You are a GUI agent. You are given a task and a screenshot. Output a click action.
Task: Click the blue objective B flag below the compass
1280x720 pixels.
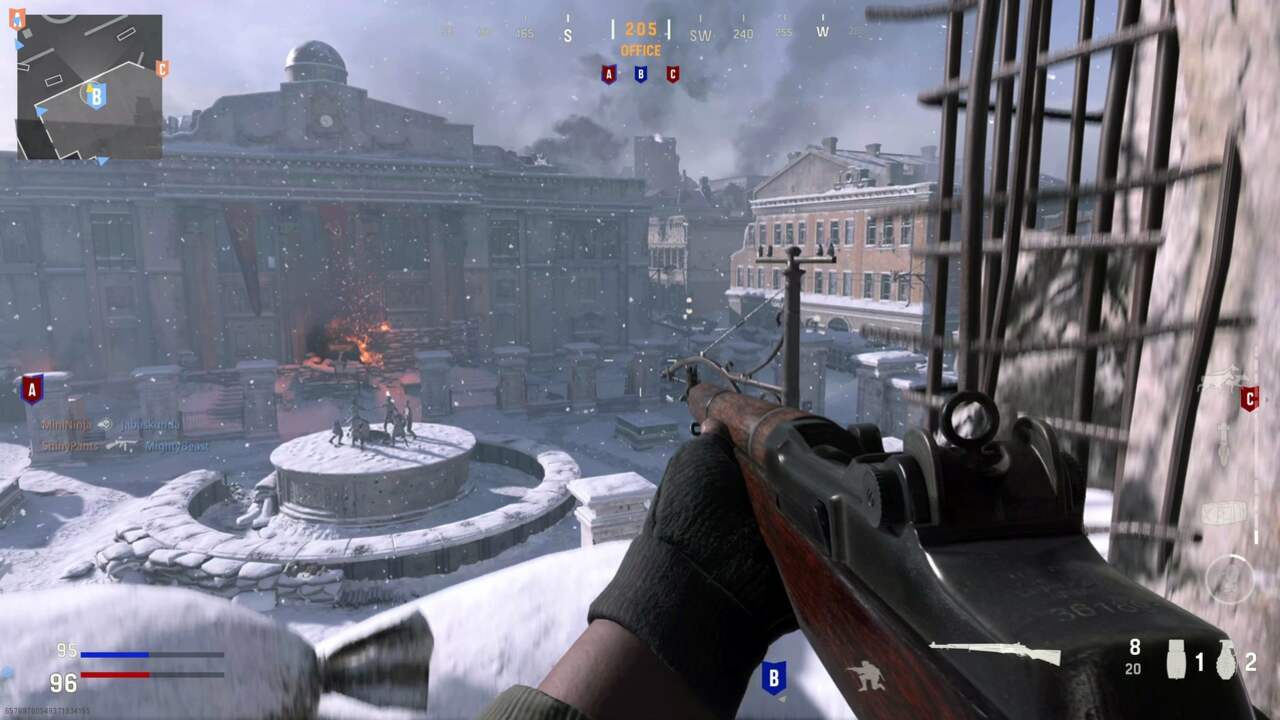[x=640, y=73]
